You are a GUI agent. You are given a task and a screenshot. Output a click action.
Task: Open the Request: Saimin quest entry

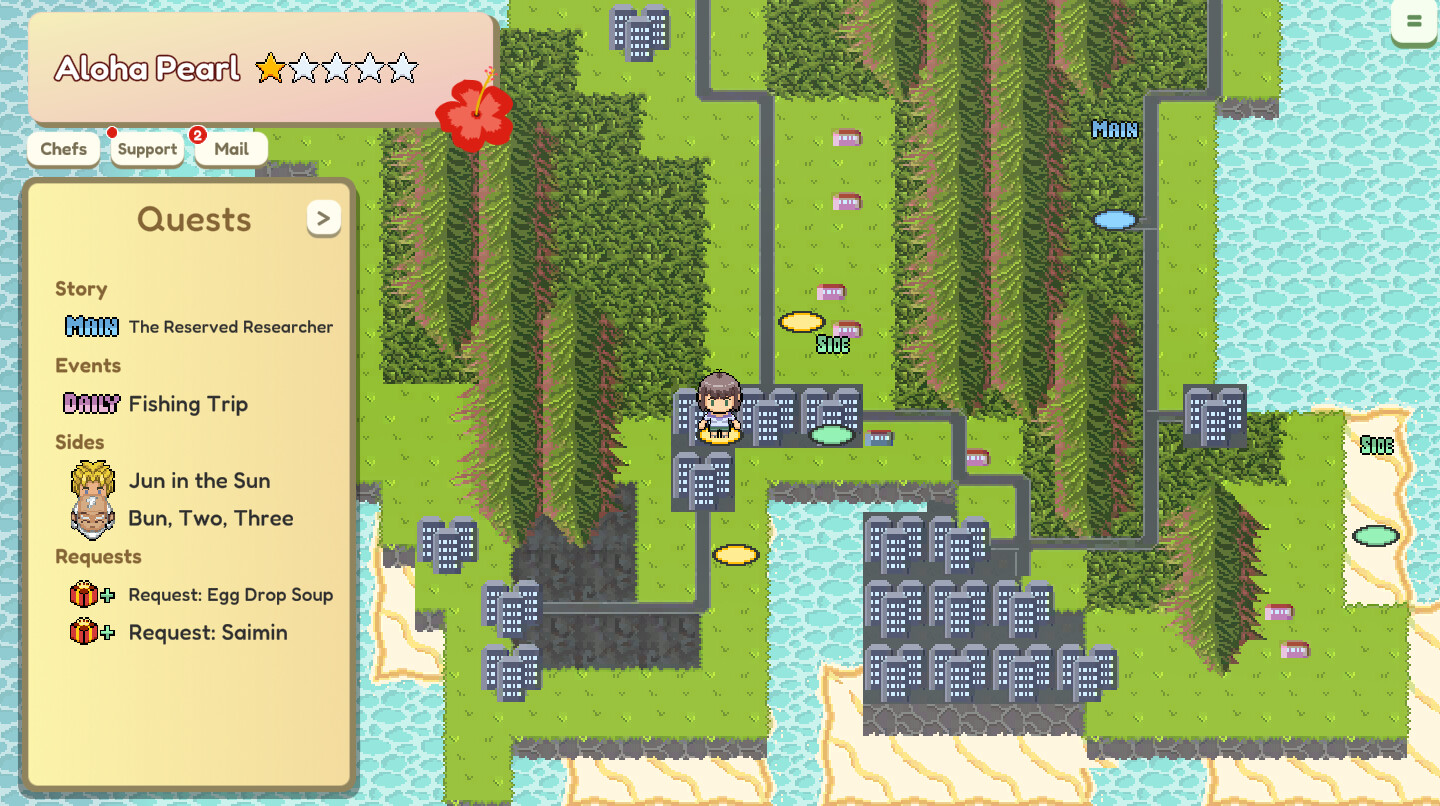(207, 632)
